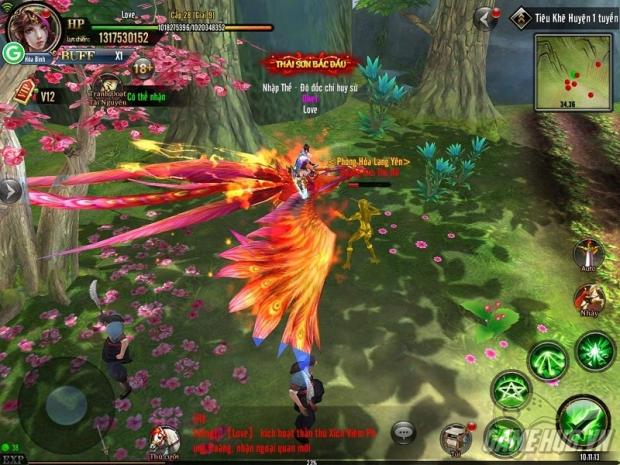The width and height of the screenshot is (620, 465).
Task: Open the bag icon with red notification
Action: (x=456, y=435)
